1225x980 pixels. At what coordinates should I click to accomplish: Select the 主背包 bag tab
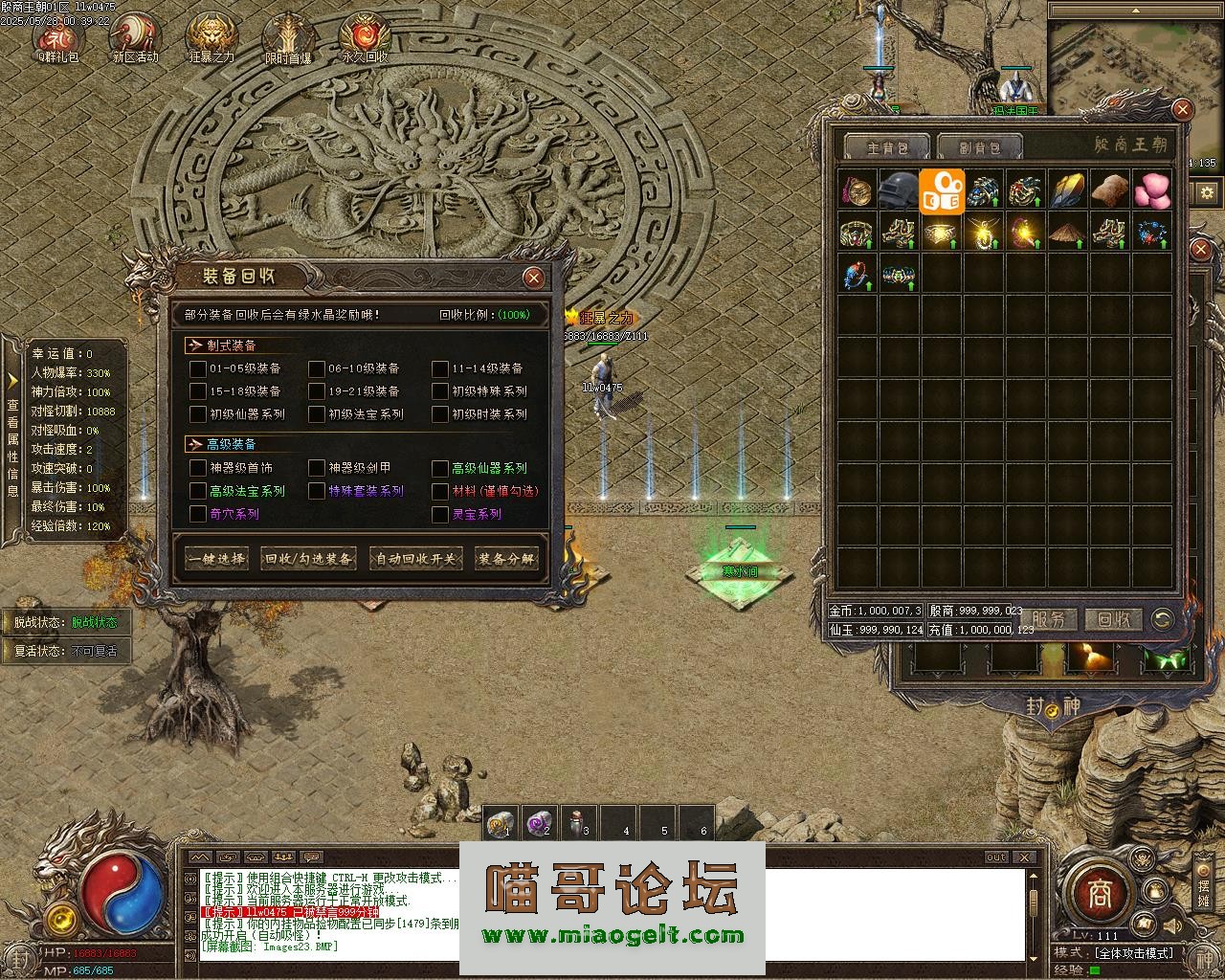[885, 147]
